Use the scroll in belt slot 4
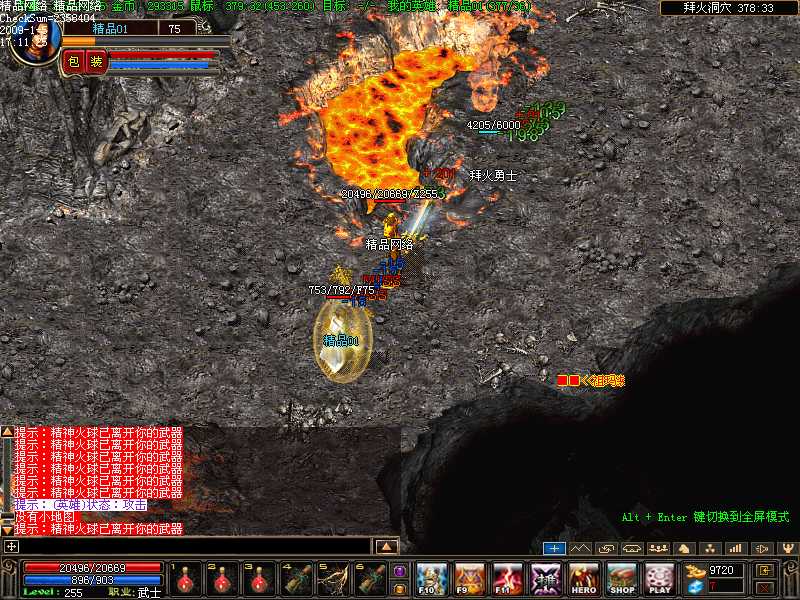 pyautogui.click(x=296, y=579)
